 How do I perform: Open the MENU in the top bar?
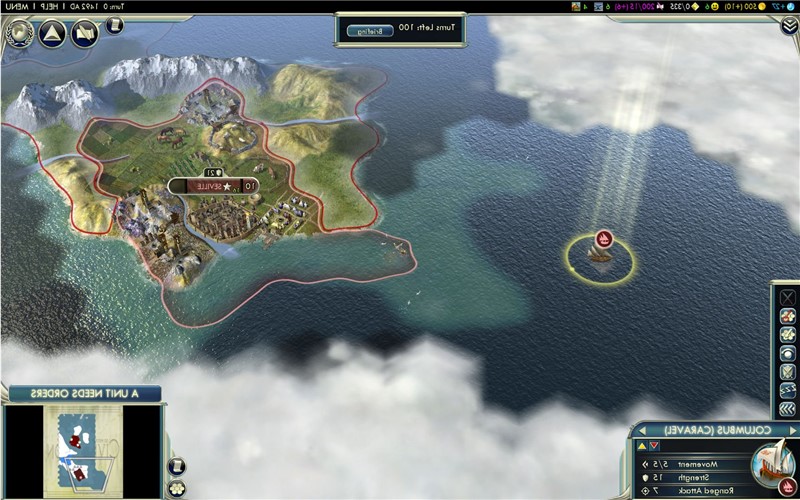[x=19, y=6]
